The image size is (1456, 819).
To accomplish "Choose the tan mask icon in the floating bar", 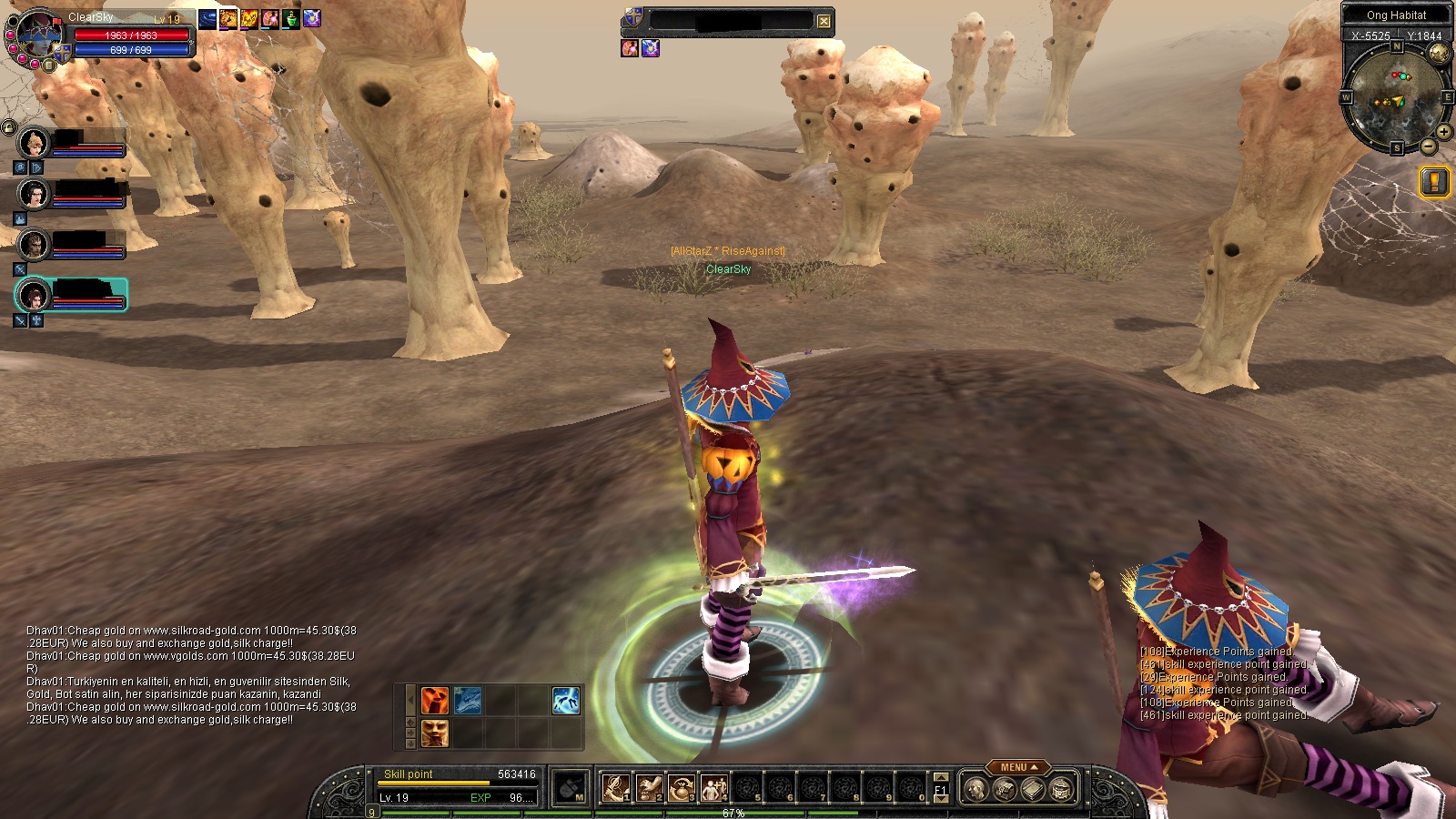I will pyautogui.click(x=434, y=733).
